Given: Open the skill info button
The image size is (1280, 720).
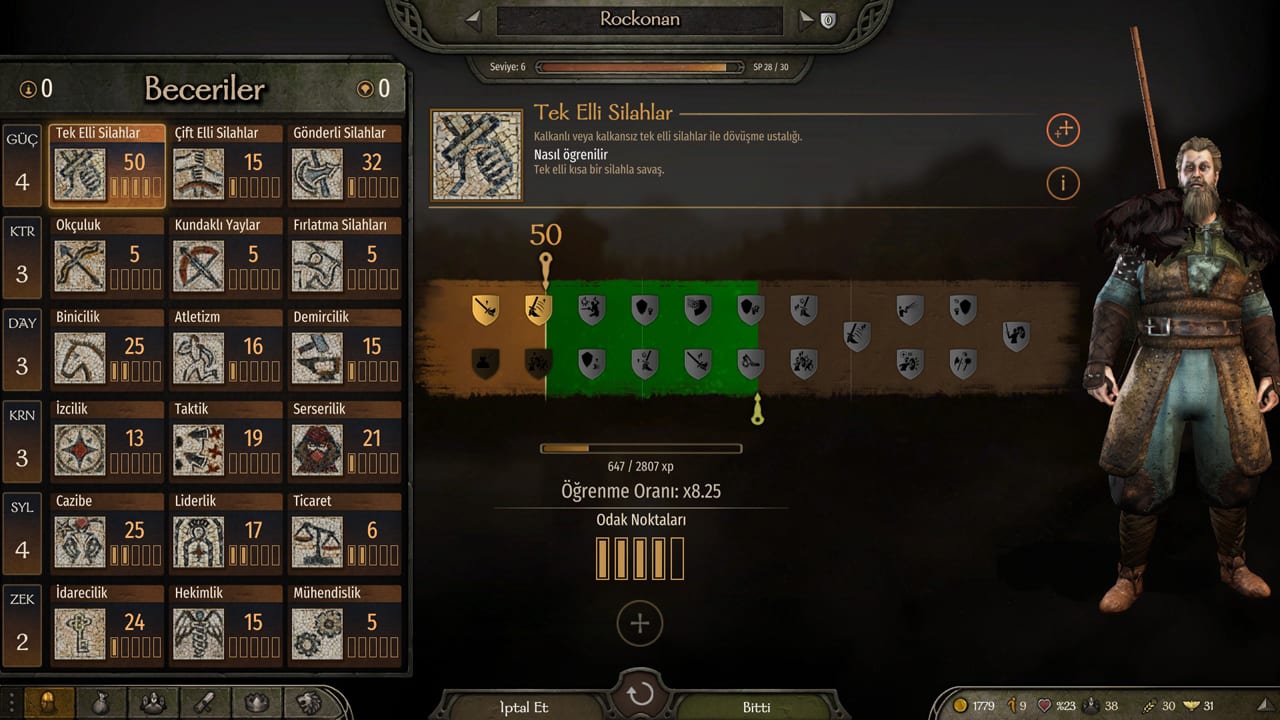Looking at the screenshot, I should click(x=1063, y=183).
